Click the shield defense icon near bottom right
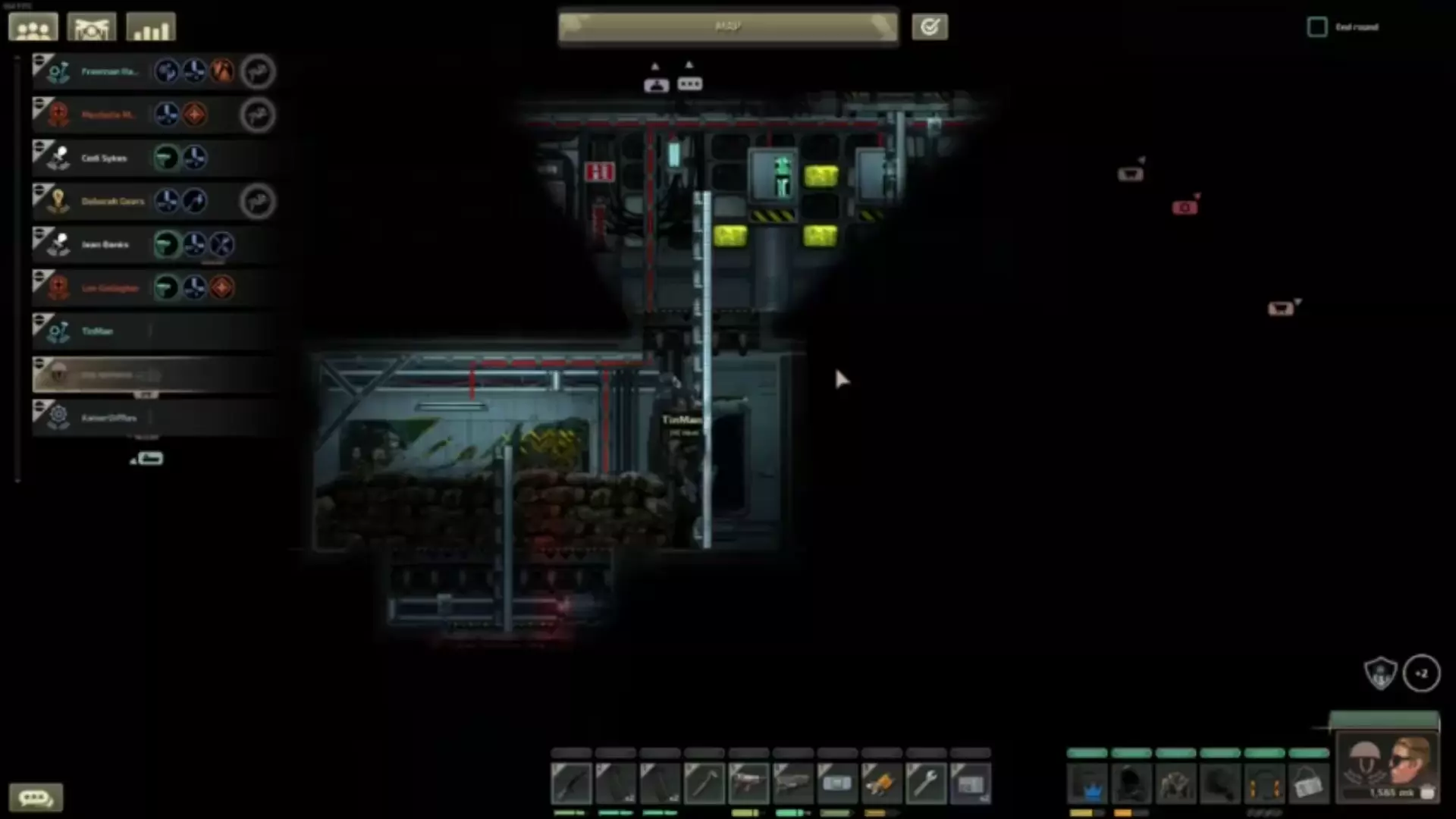The width and height of the screenshot is (1456, 819). pos(1382,673)
